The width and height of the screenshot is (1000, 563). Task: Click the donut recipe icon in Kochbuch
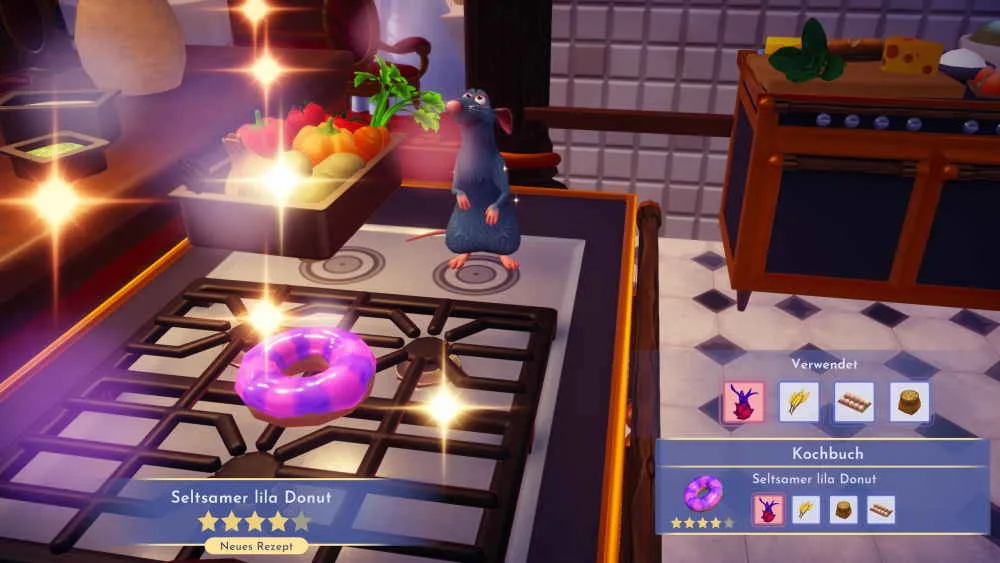[x=703, y=492]
